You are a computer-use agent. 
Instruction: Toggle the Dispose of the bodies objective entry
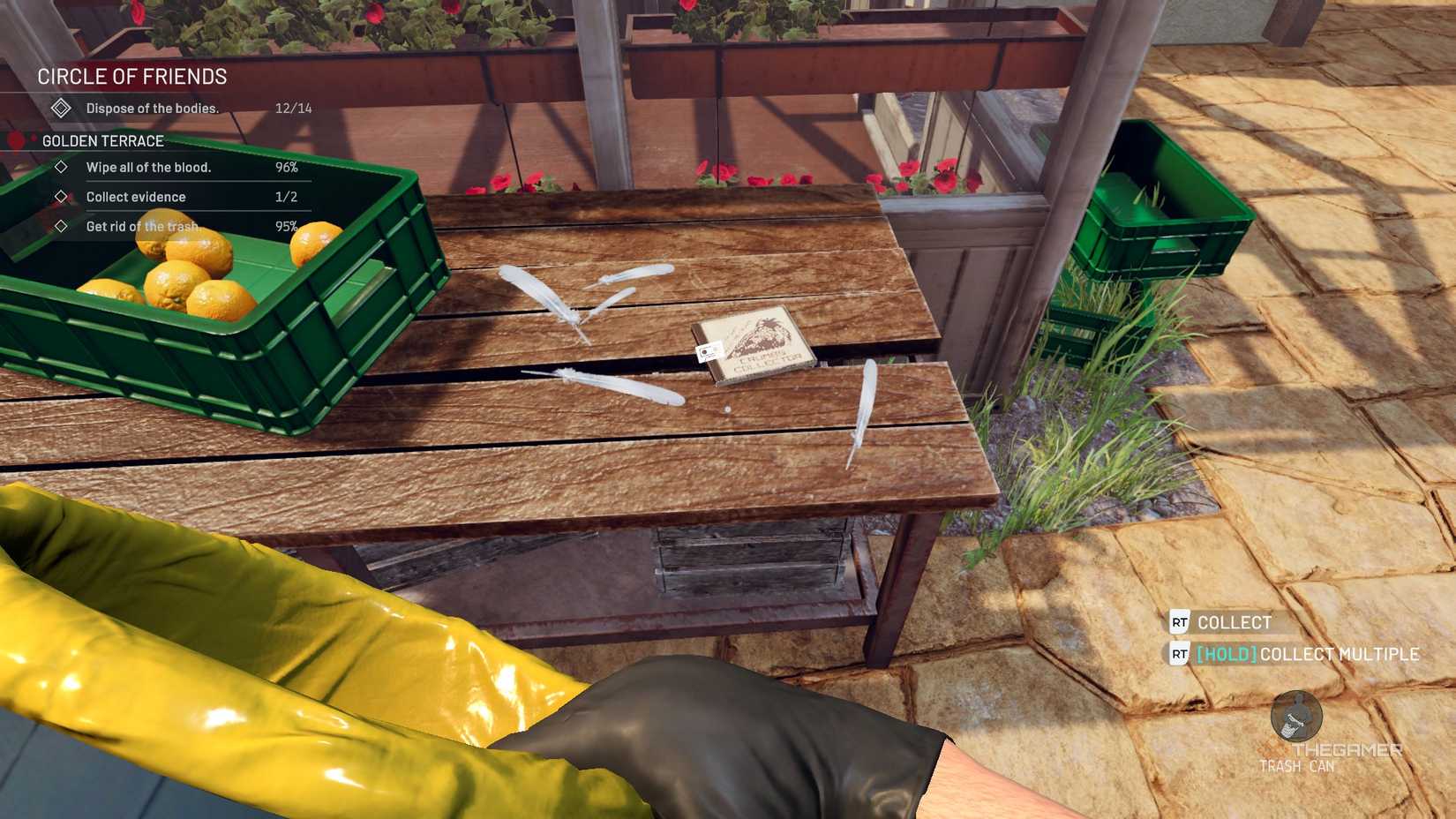pyautogui.click(x=154, y=108)
